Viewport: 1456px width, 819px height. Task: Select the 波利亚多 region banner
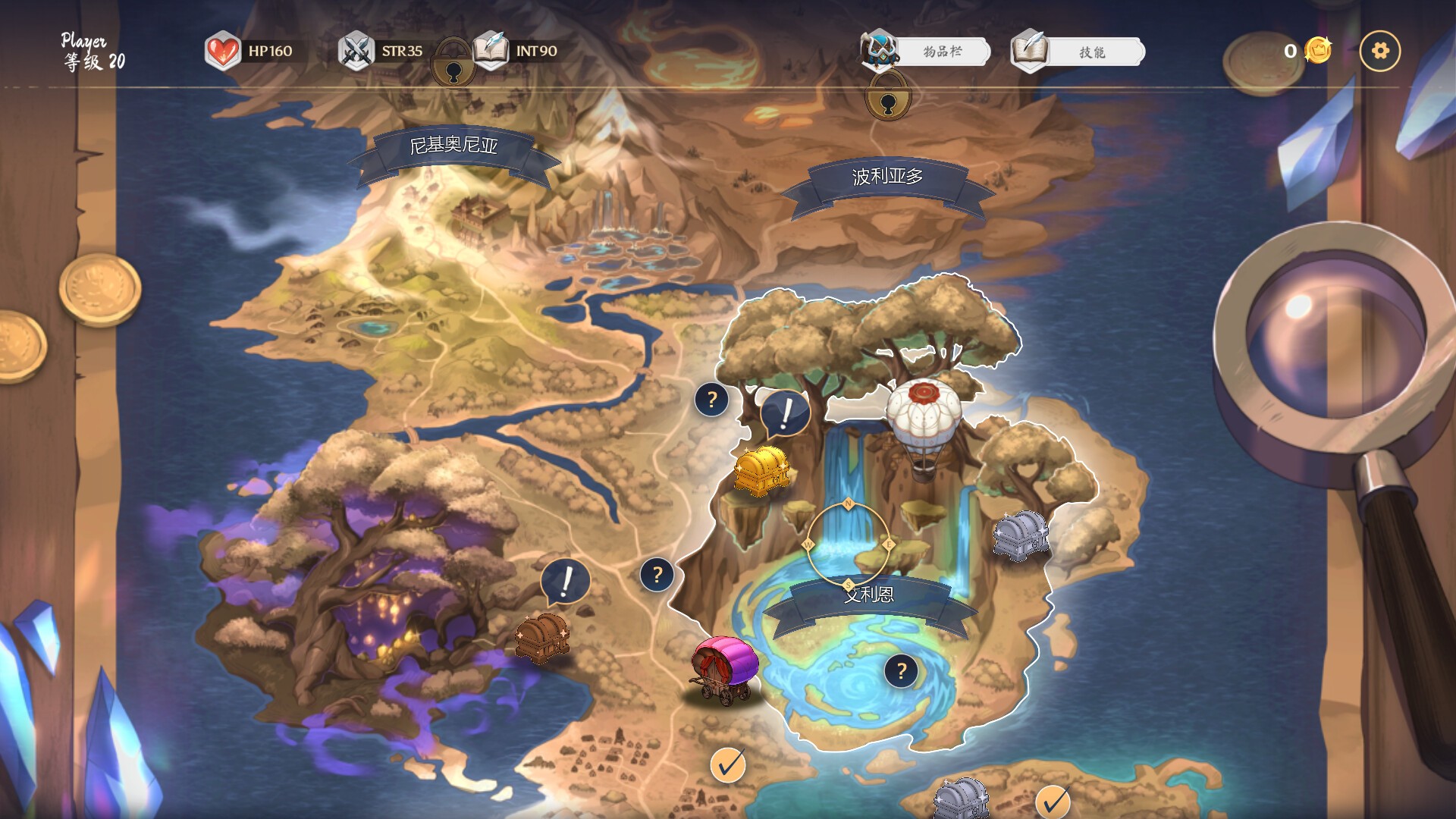887,177
